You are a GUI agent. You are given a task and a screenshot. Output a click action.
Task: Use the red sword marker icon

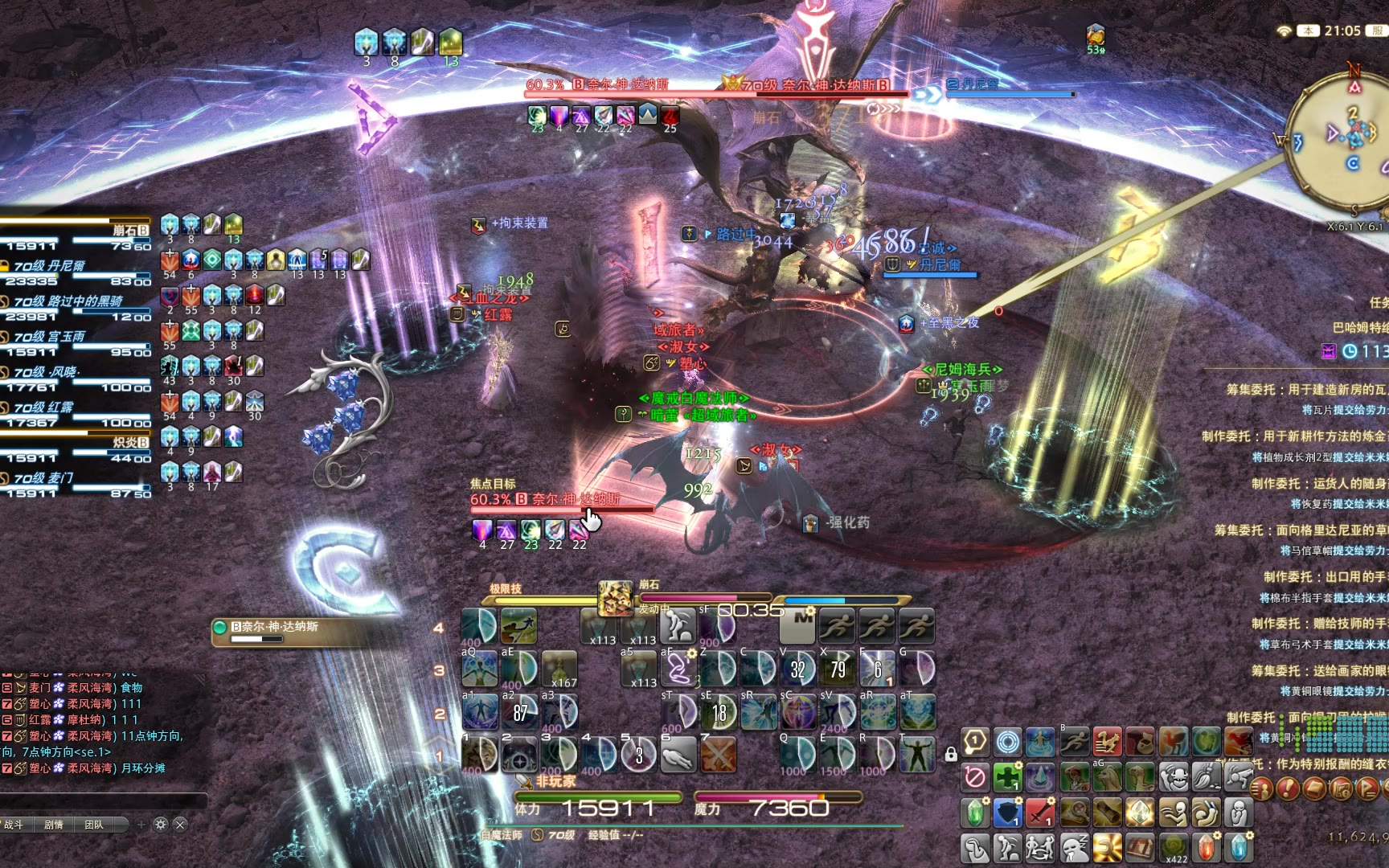pos(1040,813)
